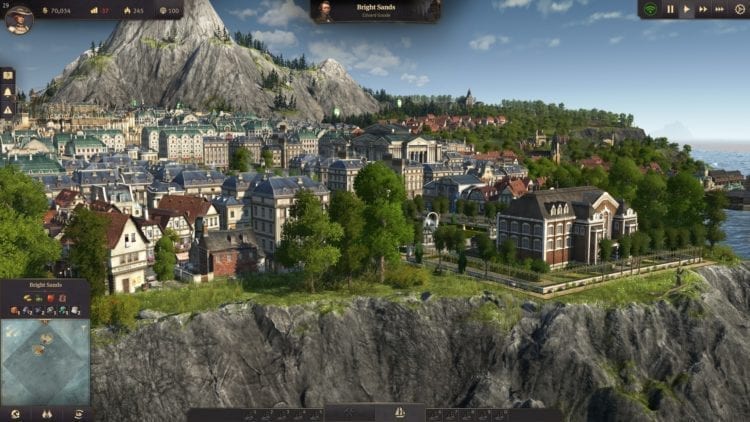The image size is (750, 422).
Task: Click the middle button below the minimap
Action: point(46,413)
